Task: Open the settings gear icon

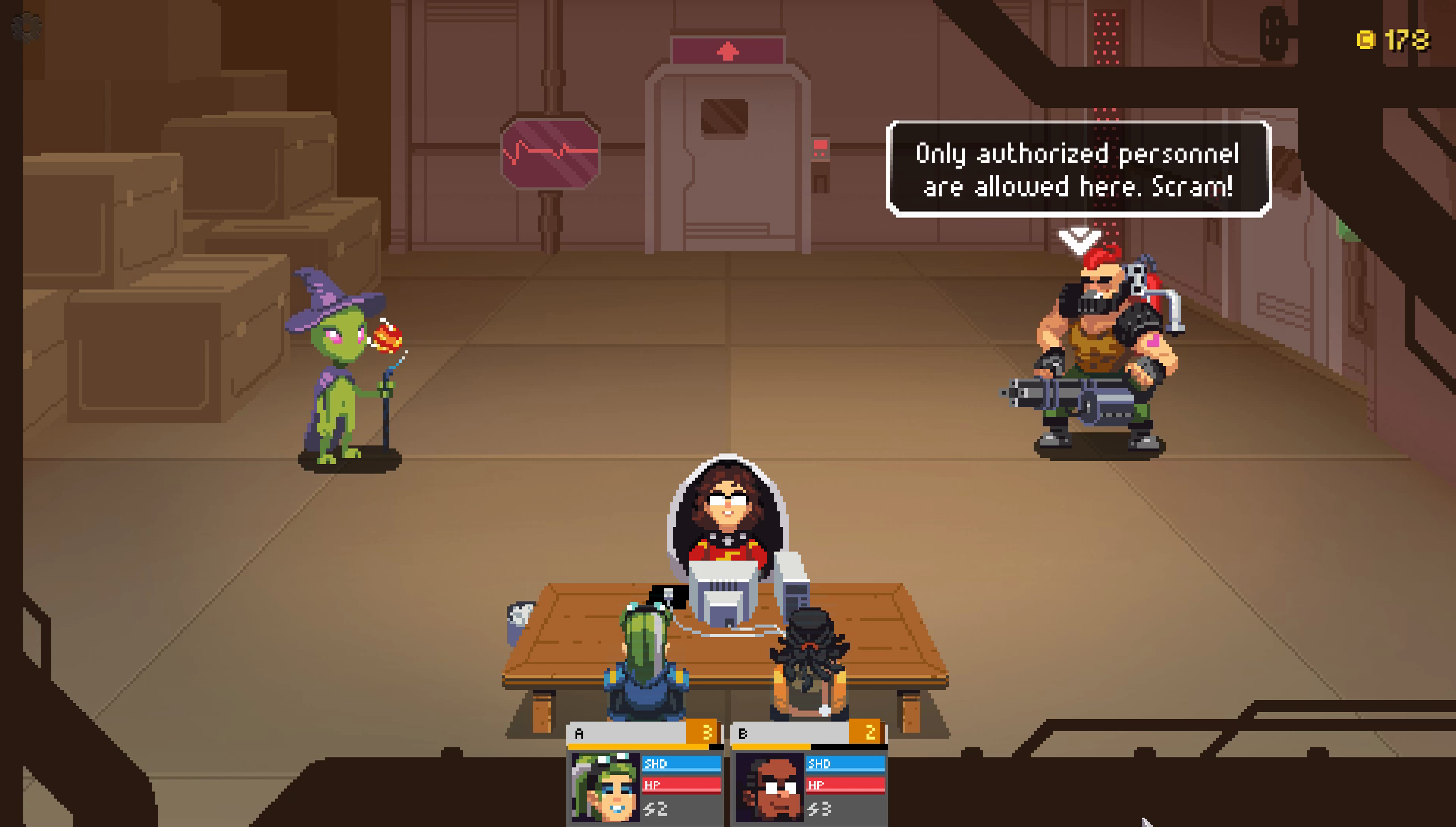Action: 27,28
